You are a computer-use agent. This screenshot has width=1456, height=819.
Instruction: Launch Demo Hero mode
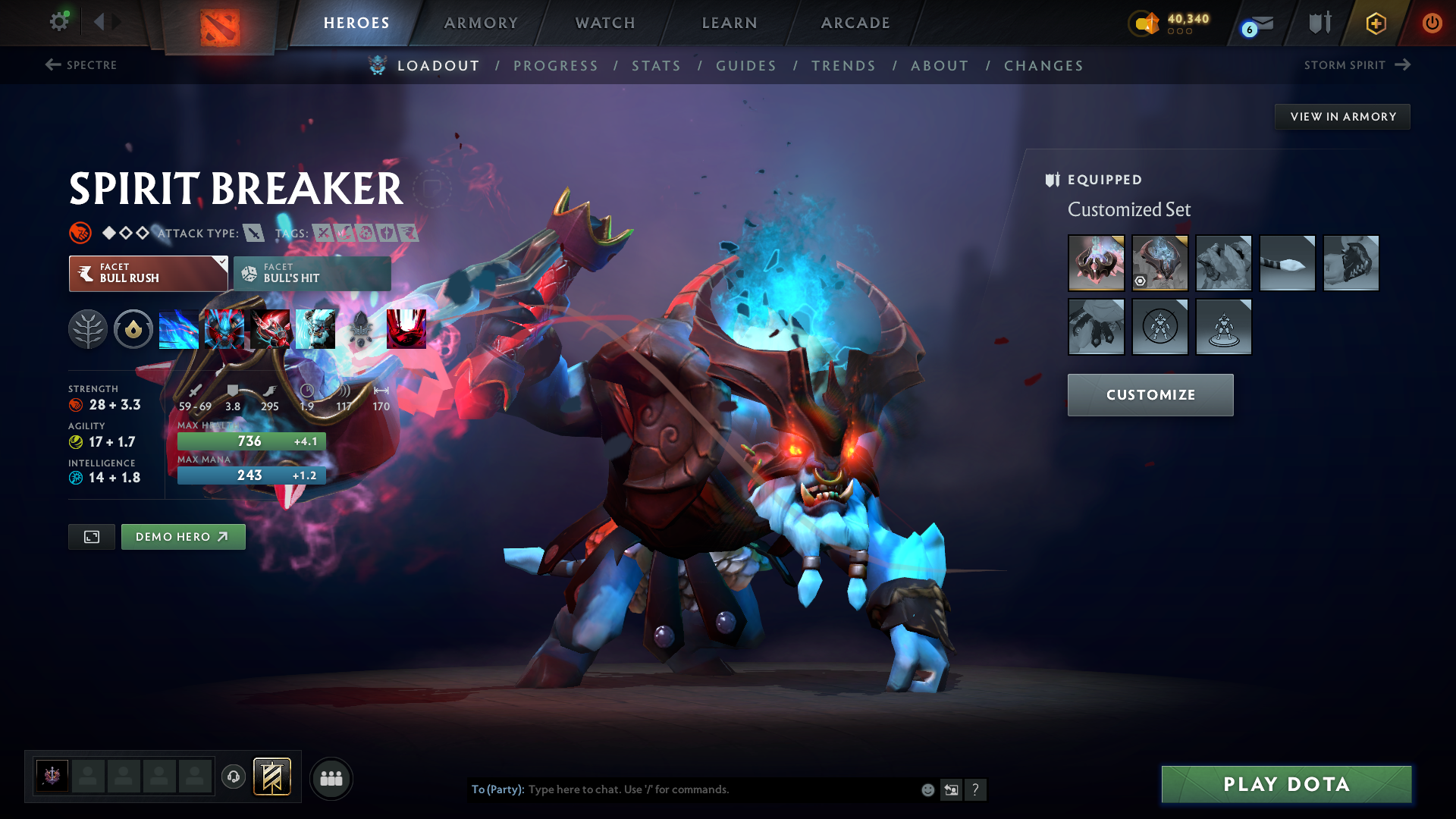183,537
